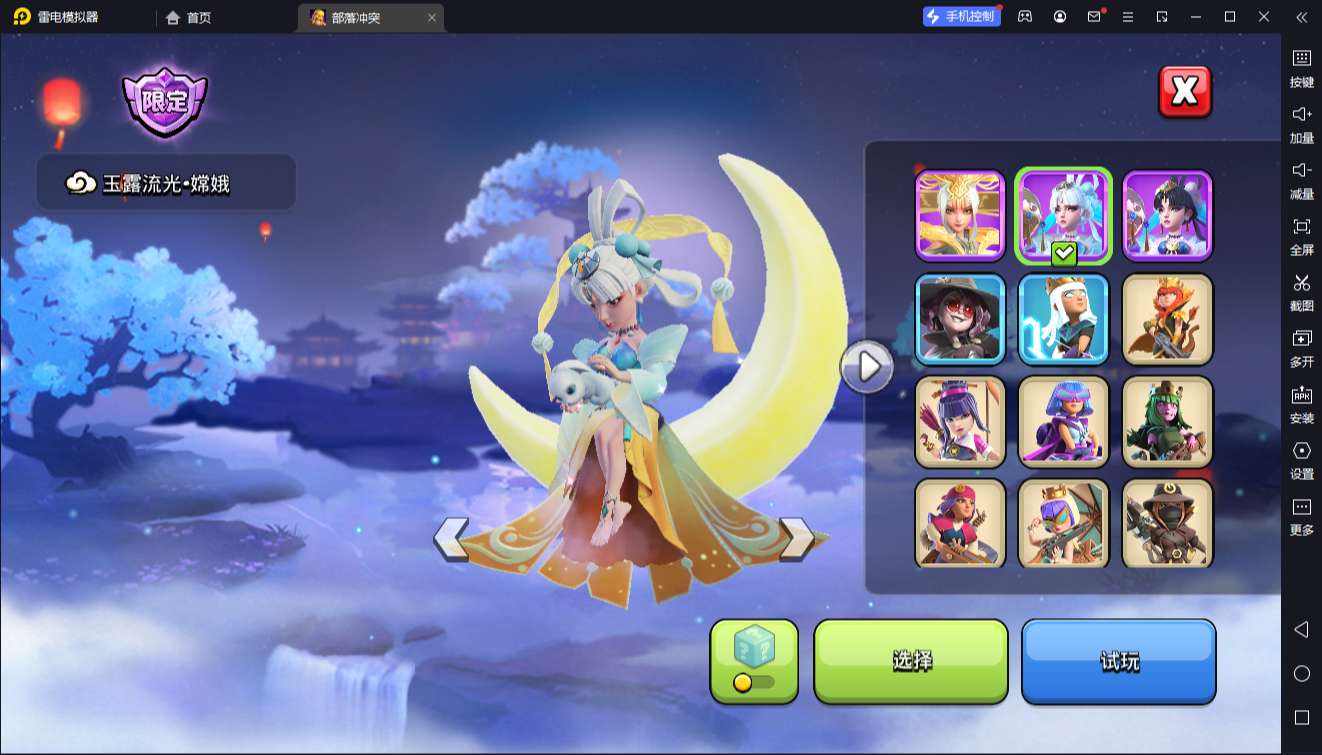
Task: Select the red-eyed witch hat skin
Action: click(960, 319)
